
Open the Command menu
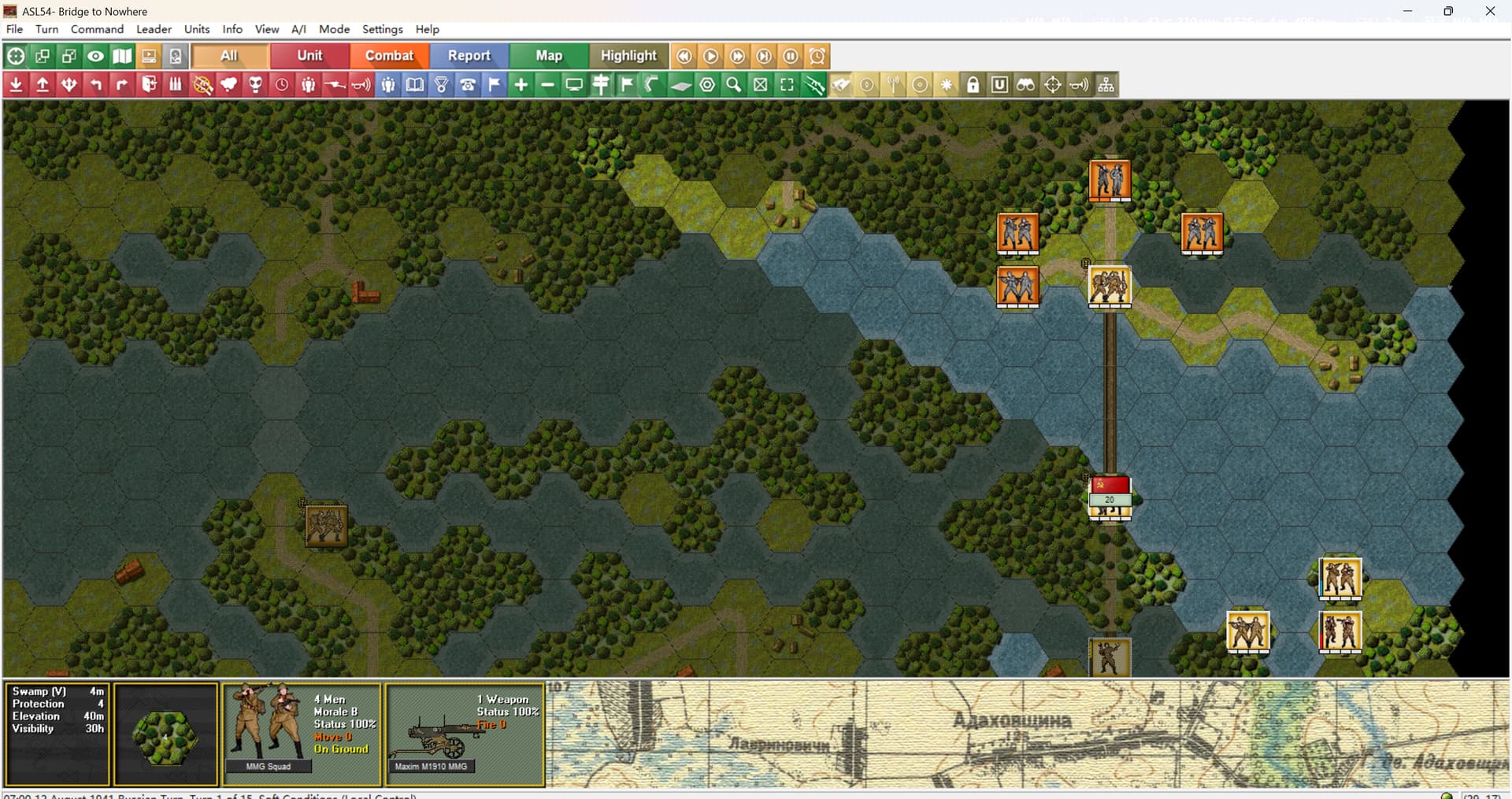tap(97, 29)
